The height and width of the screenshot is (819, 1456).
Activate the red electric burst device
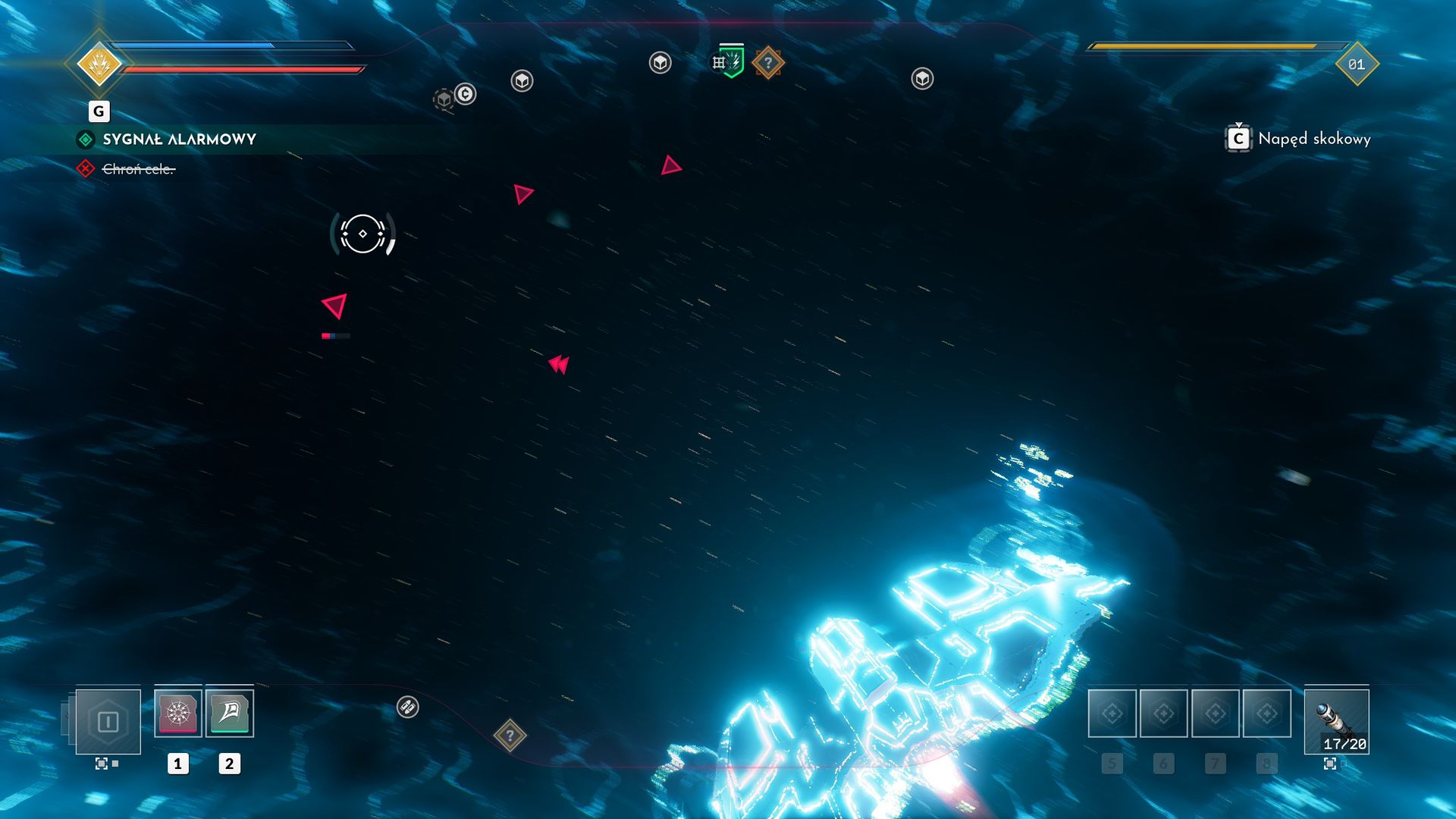click(177, 713)
